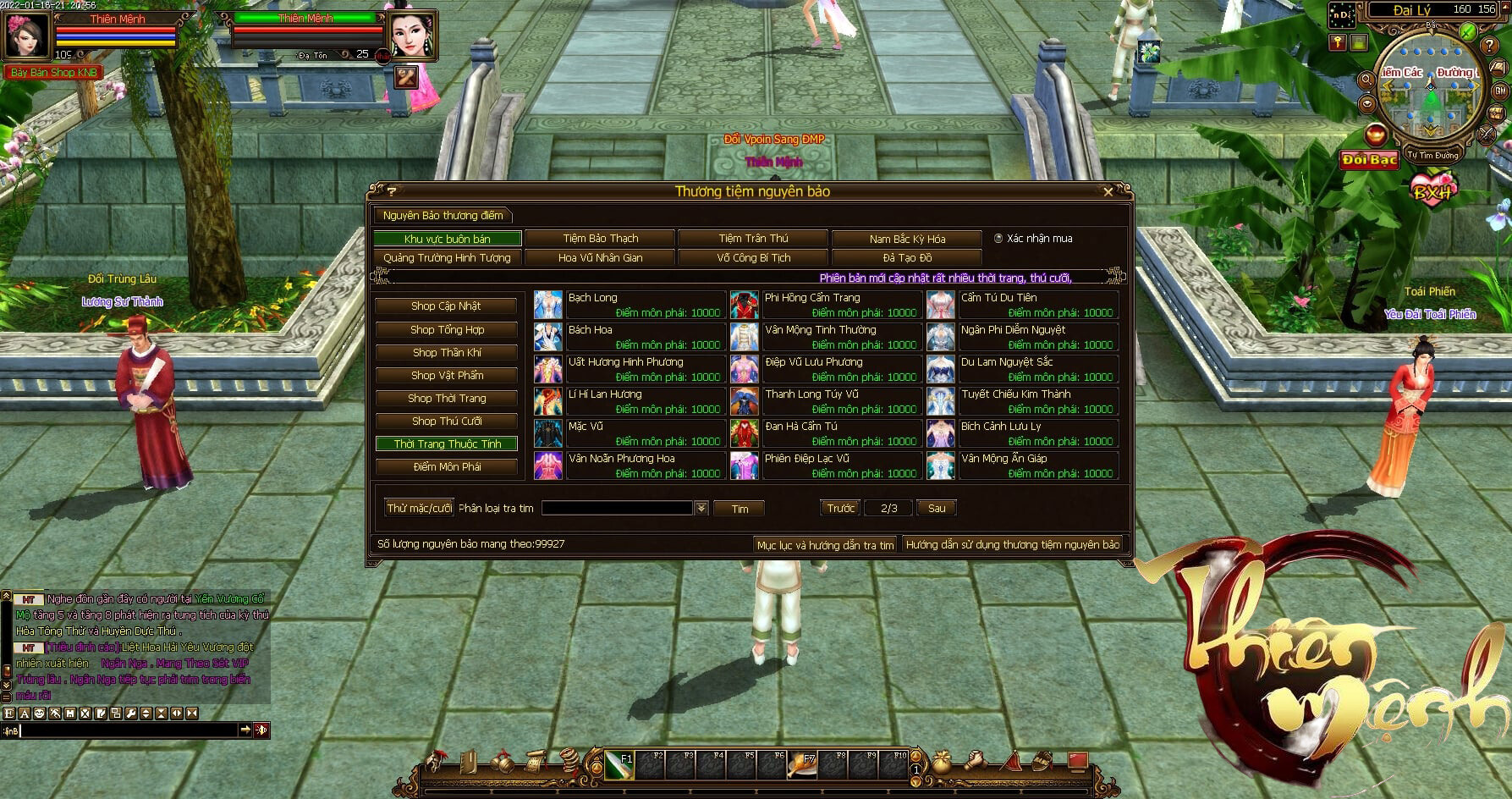The image size is (1512, 799).
Task: Click the chat input field
Action: coord(127,730)
